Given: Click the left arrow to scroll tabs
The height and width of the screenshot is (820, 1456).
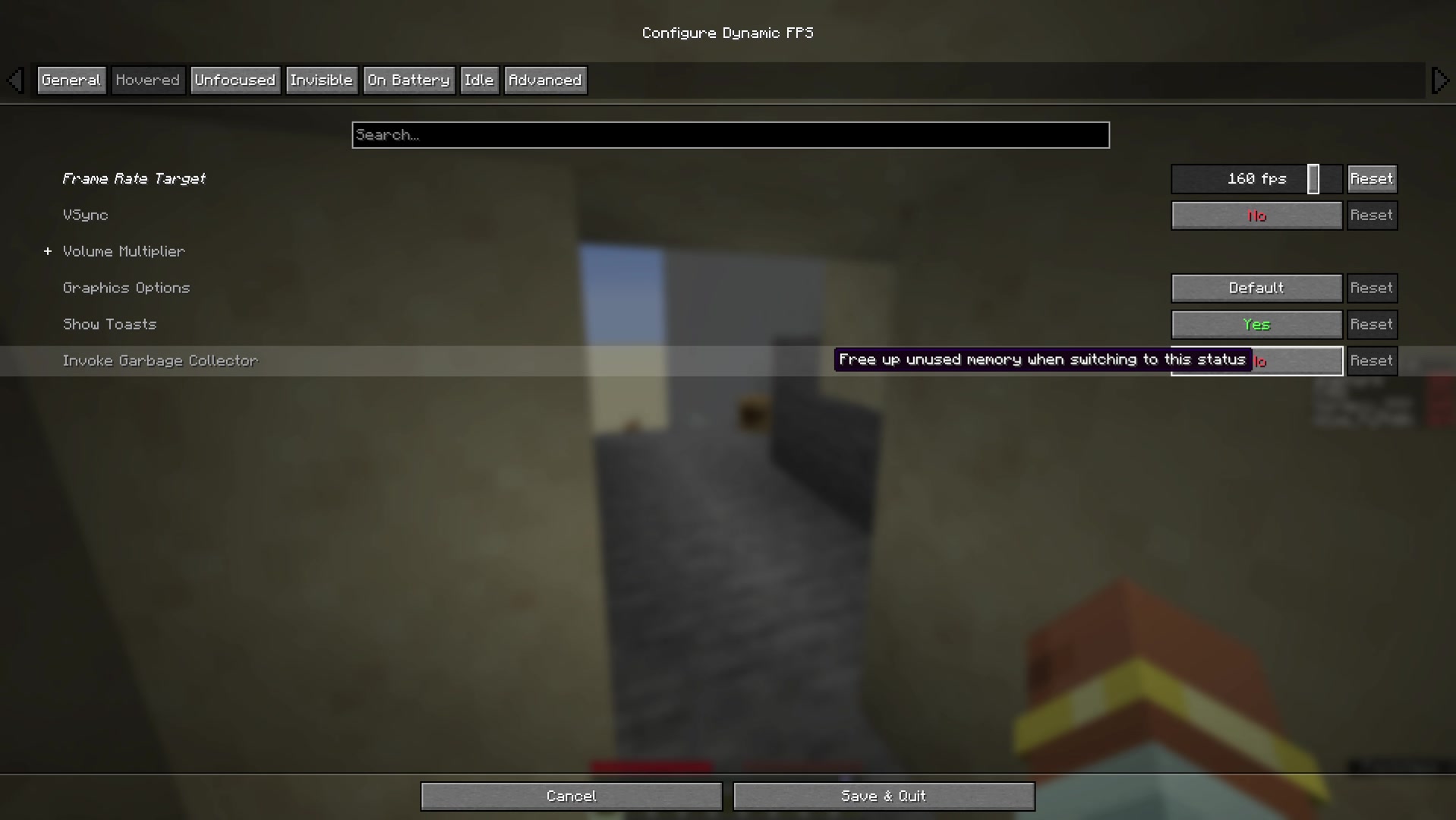Looking at the screenshot, I should tap(15, 80).
